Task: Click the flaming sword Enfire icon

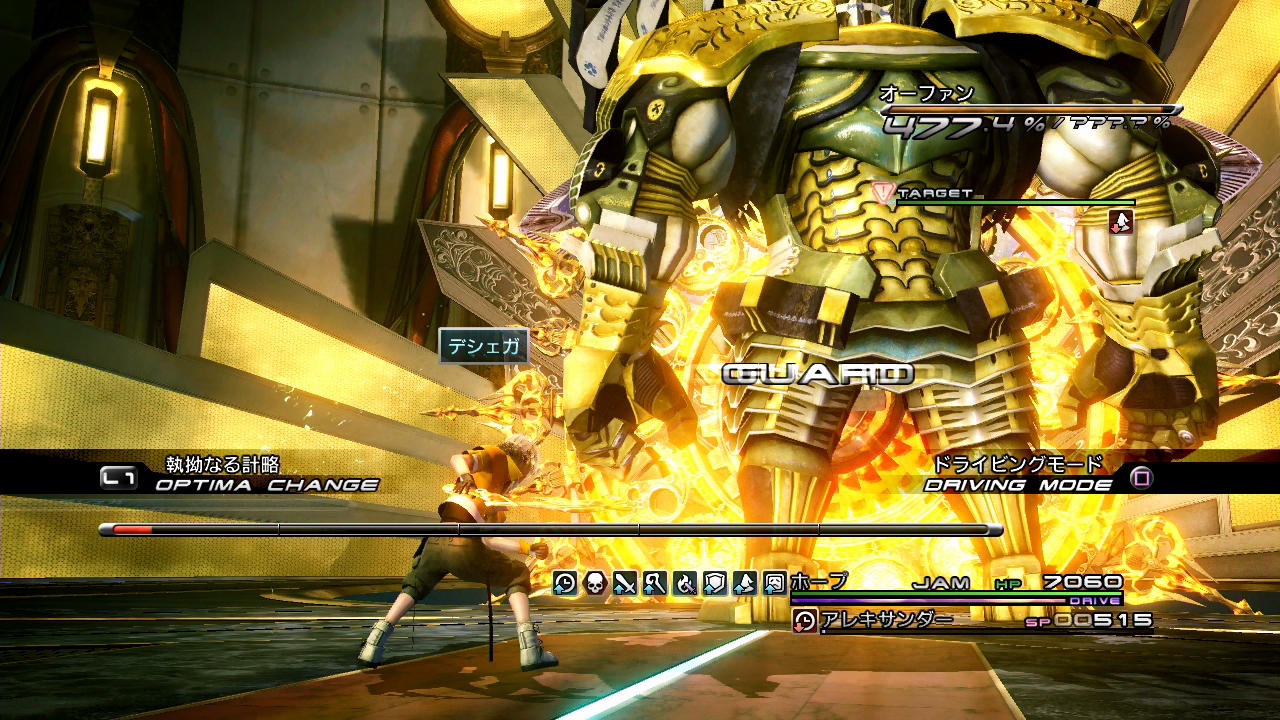Action: pyautogui.click(x=685, y=582)
